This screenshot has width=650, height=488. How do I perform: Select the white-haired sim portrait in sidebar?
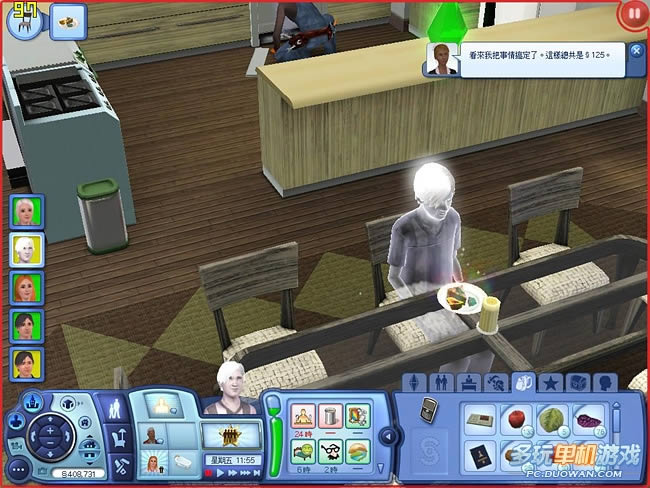25,249
